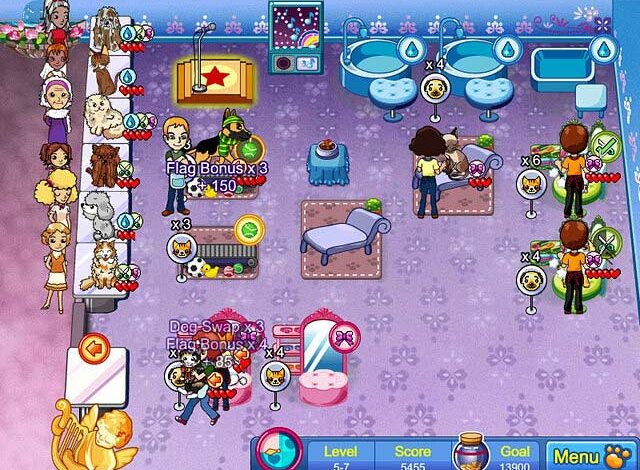Choose the tennis ball icon at the play mat
The width and height of the screenshot is (640, 470).
pos(247,229)
